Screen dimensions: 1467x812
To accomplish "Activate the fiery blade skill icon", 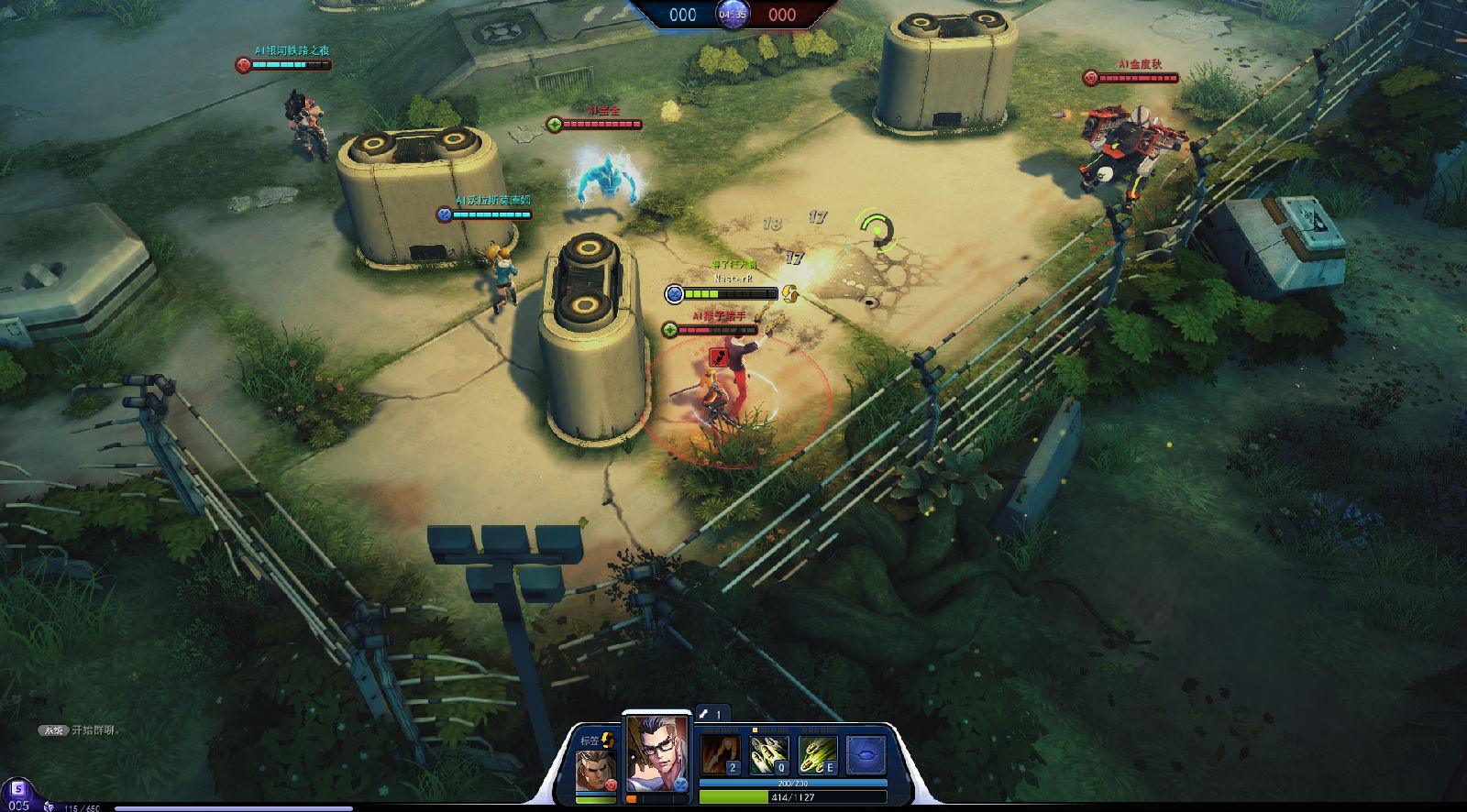I will click(x=720, y=754).
